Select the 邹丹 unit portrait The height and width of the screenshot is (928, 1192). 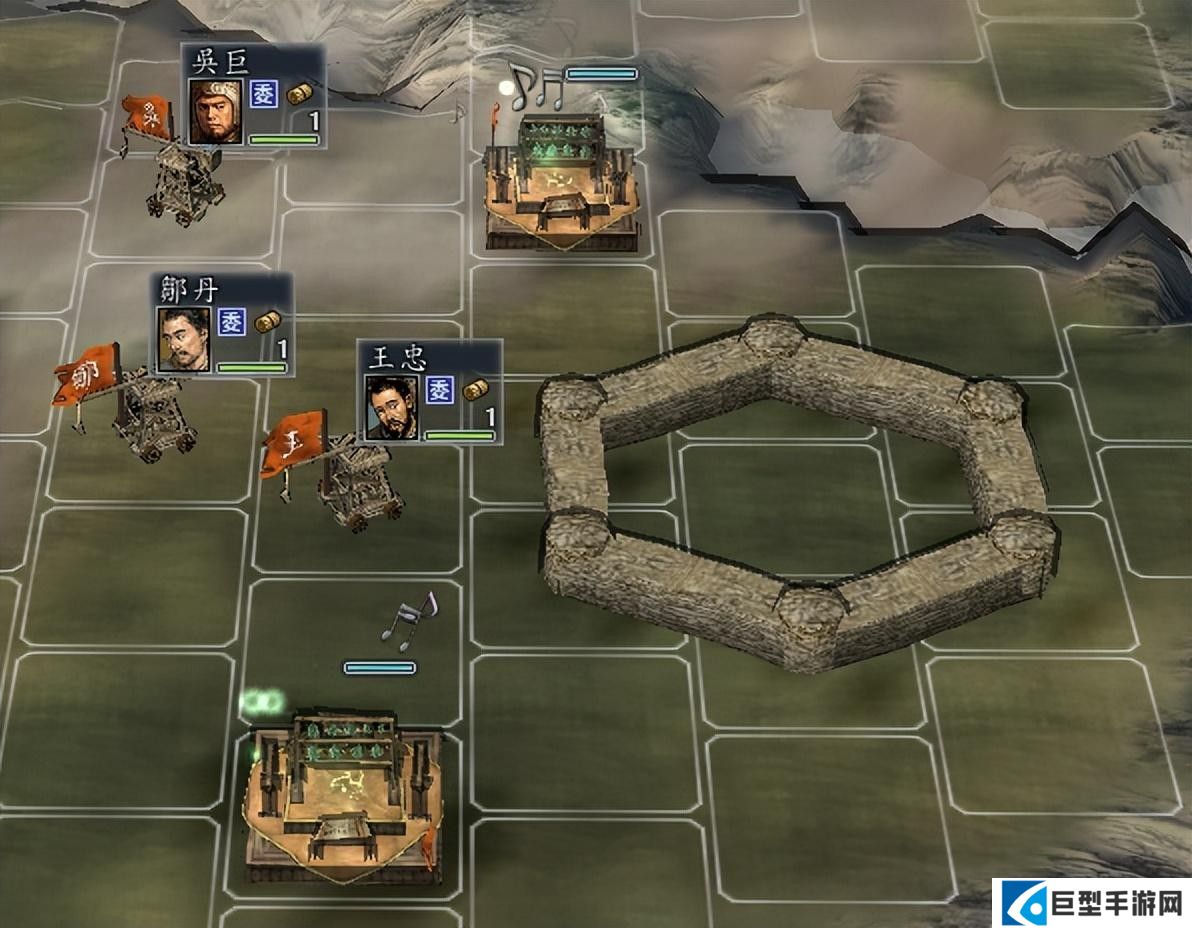point(184,339)
